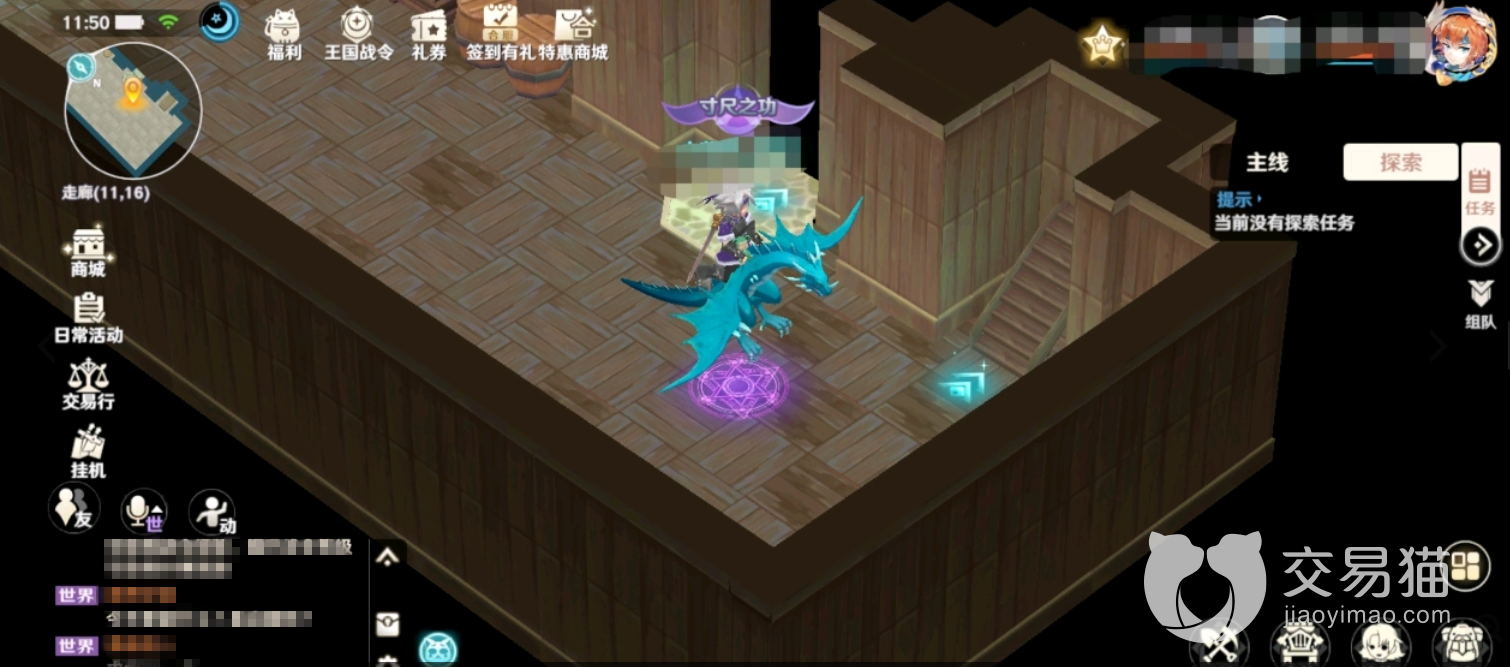Open the four-square grid menu button
Image resolution: width=1510 pixels, height=667 pixels.
tap(1467, 567)
